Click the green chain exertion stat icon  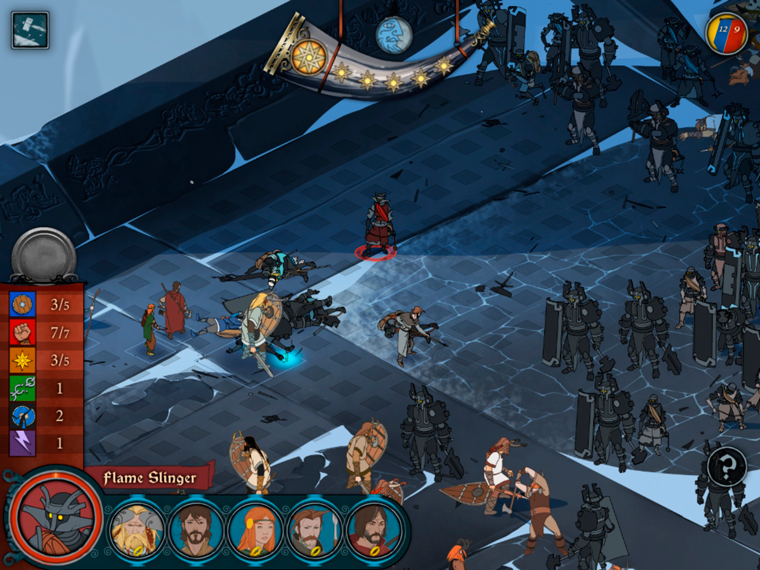click(23, 387)
